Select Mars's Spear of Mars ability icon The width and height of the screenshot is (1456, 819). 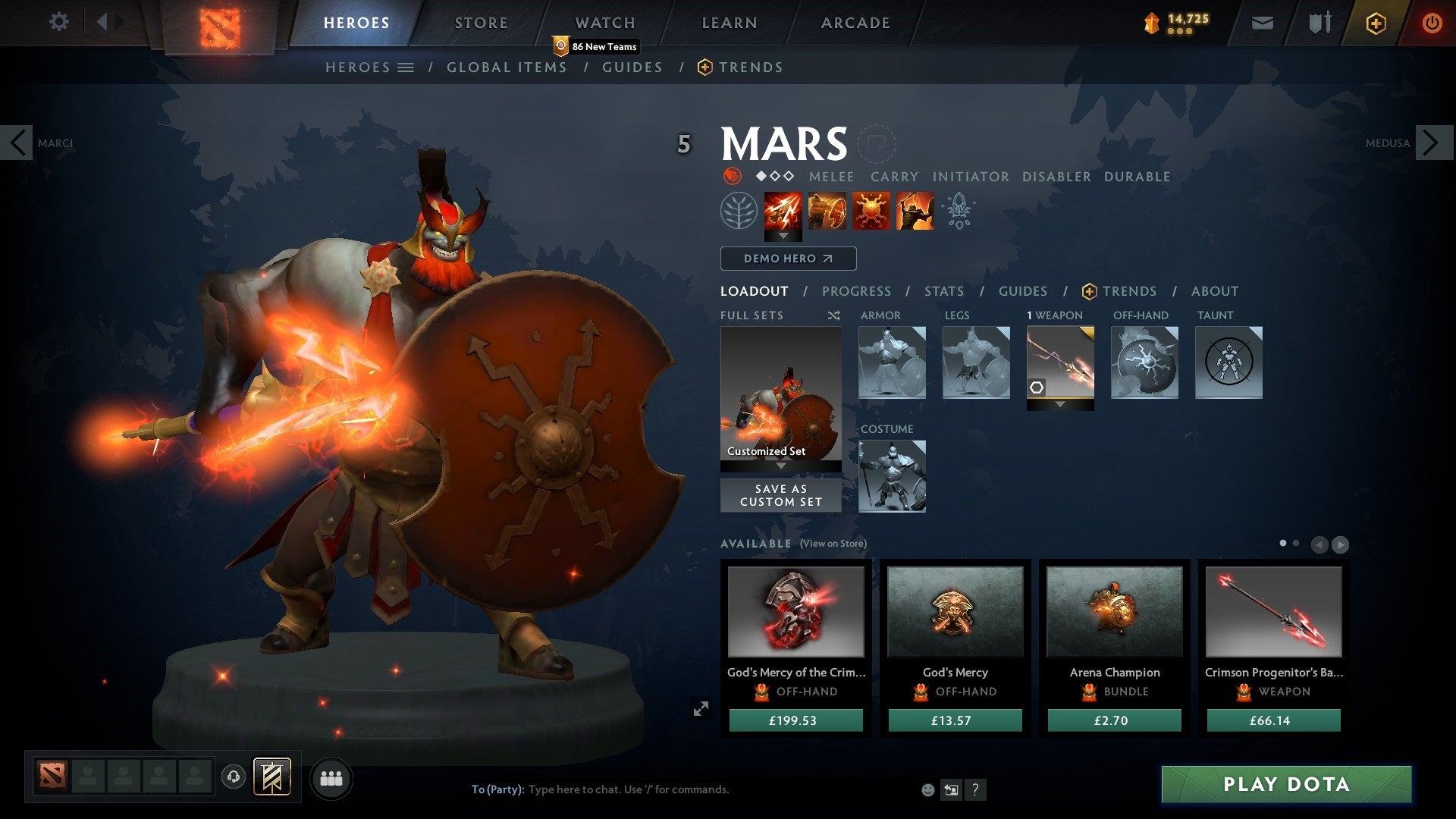click(782, 212)
